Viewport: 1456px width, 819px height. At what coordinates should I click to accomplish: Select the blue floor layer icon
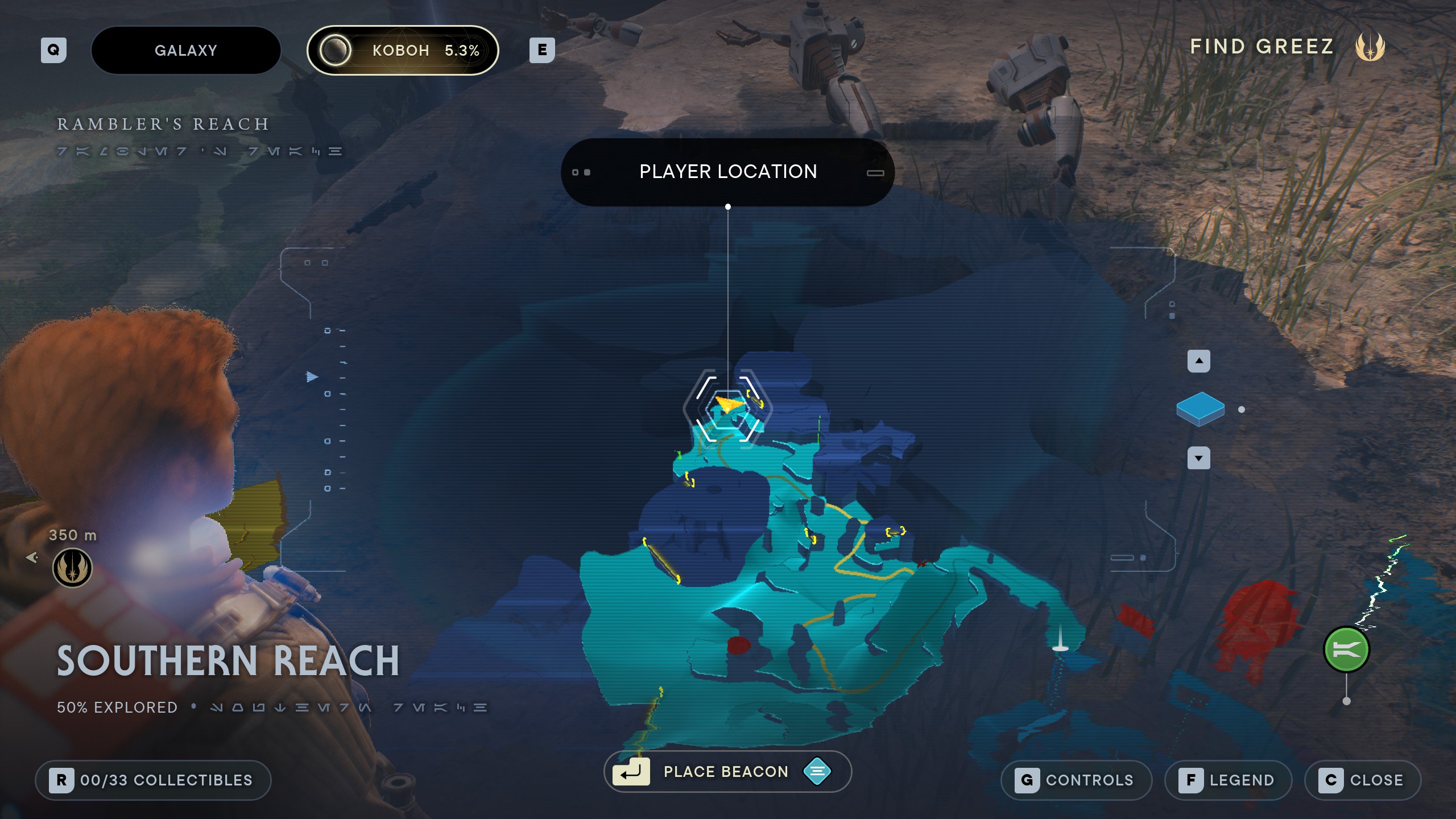tap(1200, 409)
